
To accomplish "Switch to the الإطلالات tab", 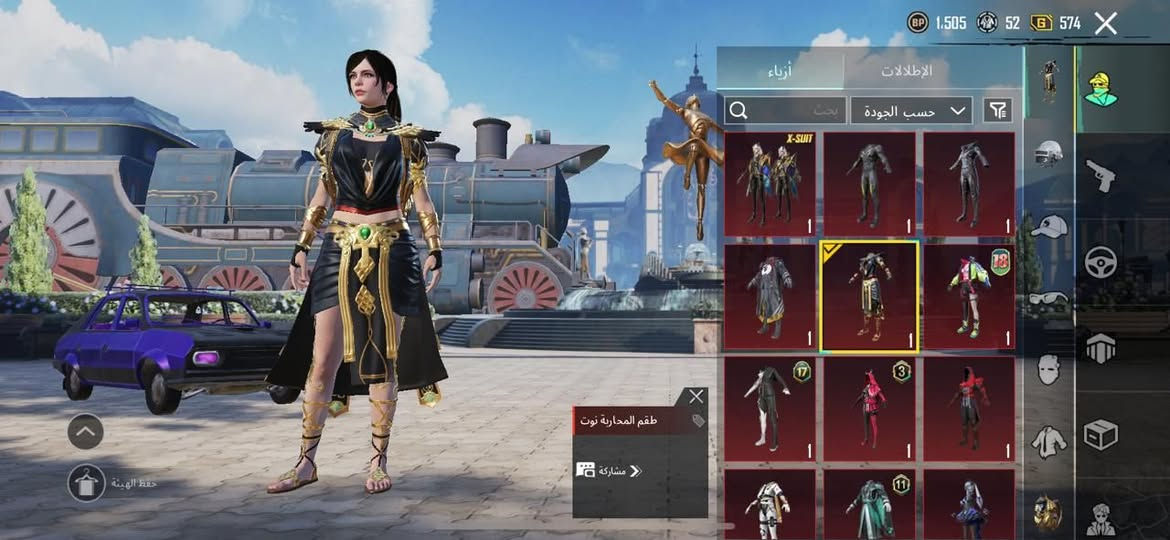I will click(906, 71).
